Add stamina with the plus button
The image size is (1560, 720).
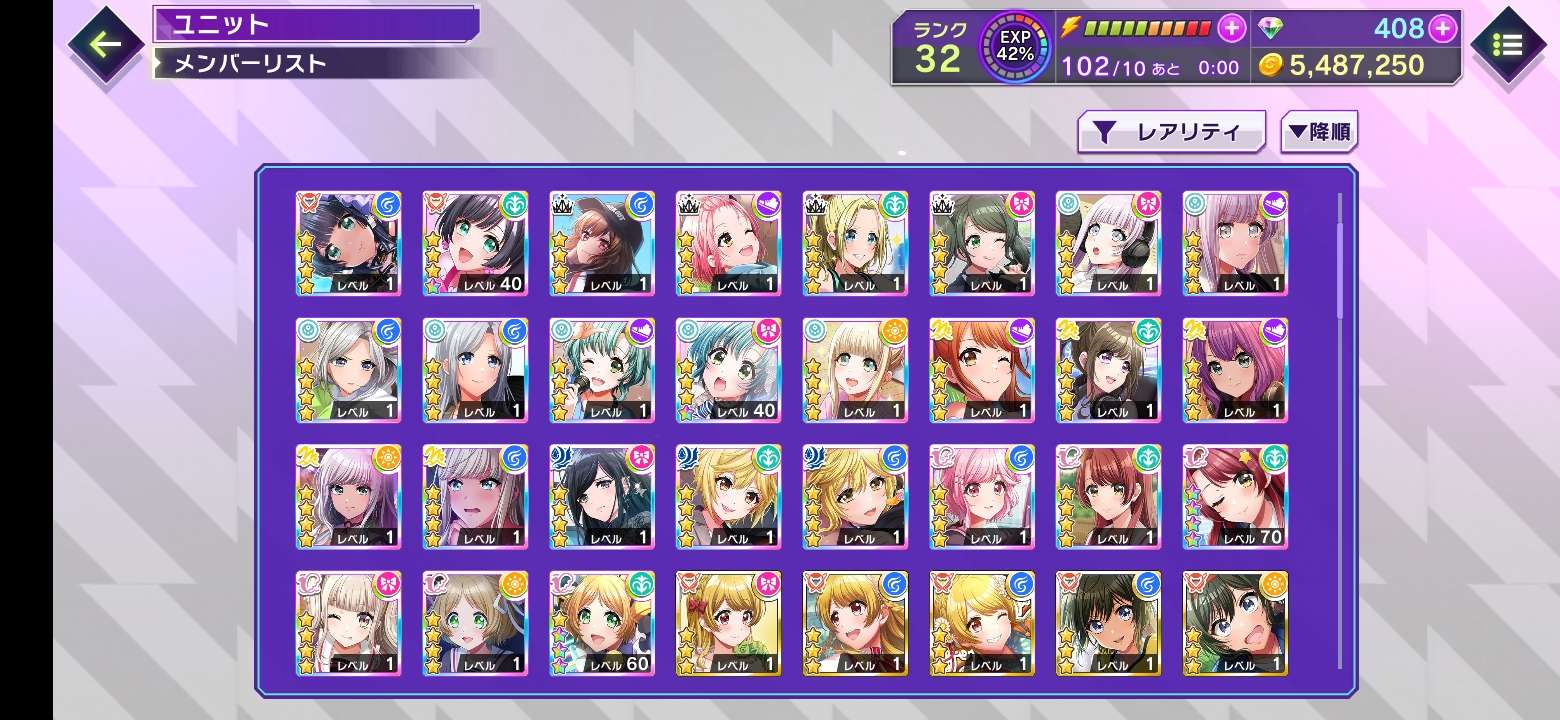(1232, 28)
